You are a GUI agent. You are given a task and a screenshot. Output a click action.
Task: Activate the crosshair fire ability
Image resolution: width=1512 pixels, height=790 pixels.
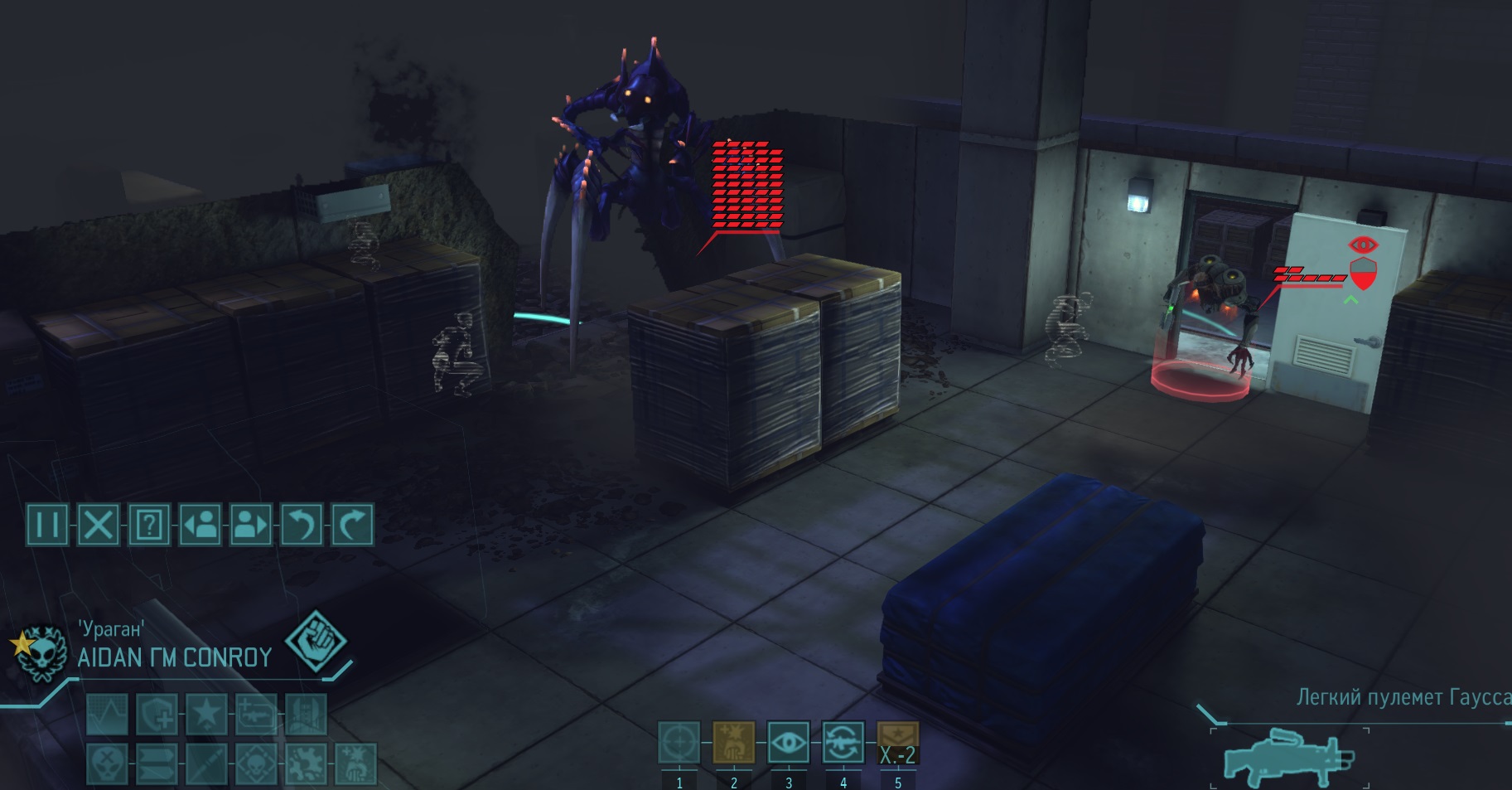click(679, 743)
